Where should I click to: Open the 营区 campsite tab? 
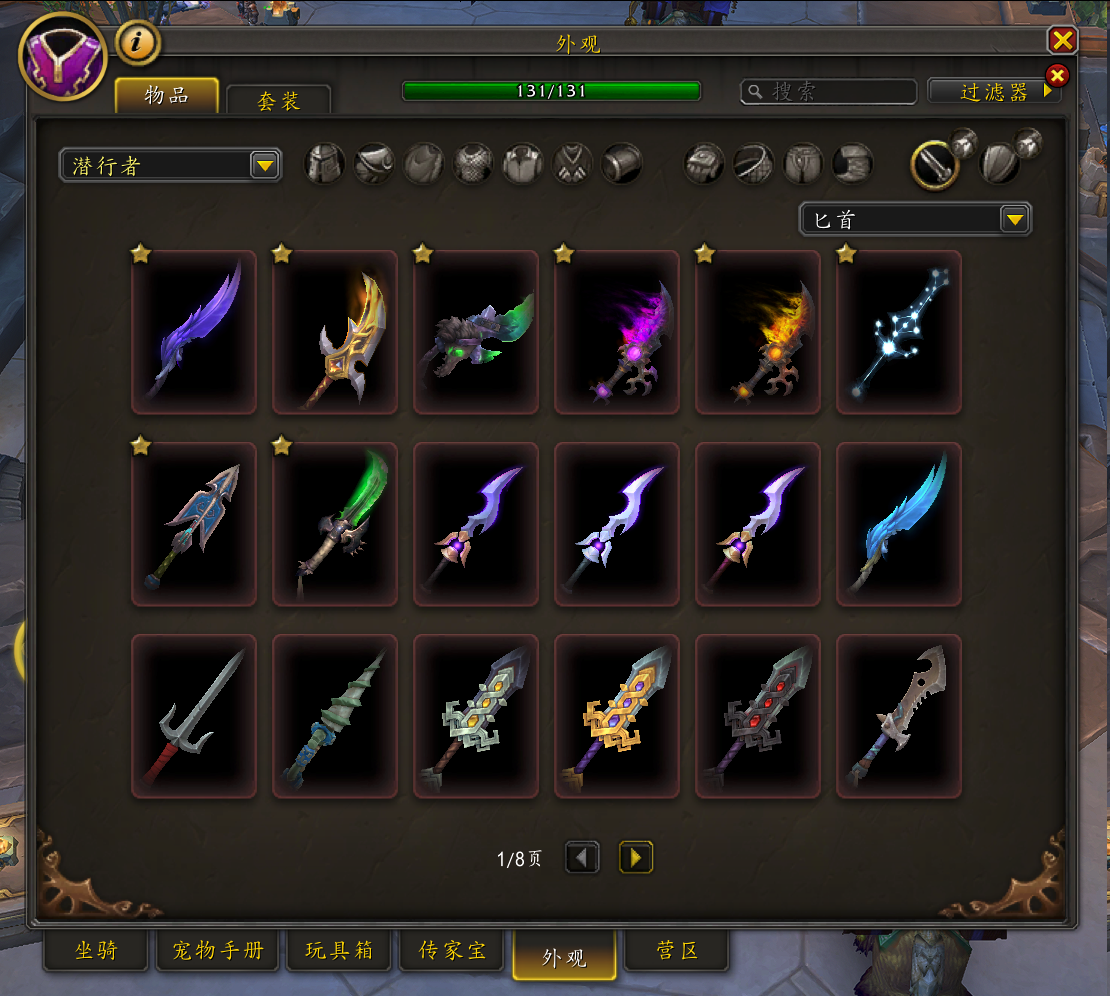pyautogui.click(x=676, y=951)
